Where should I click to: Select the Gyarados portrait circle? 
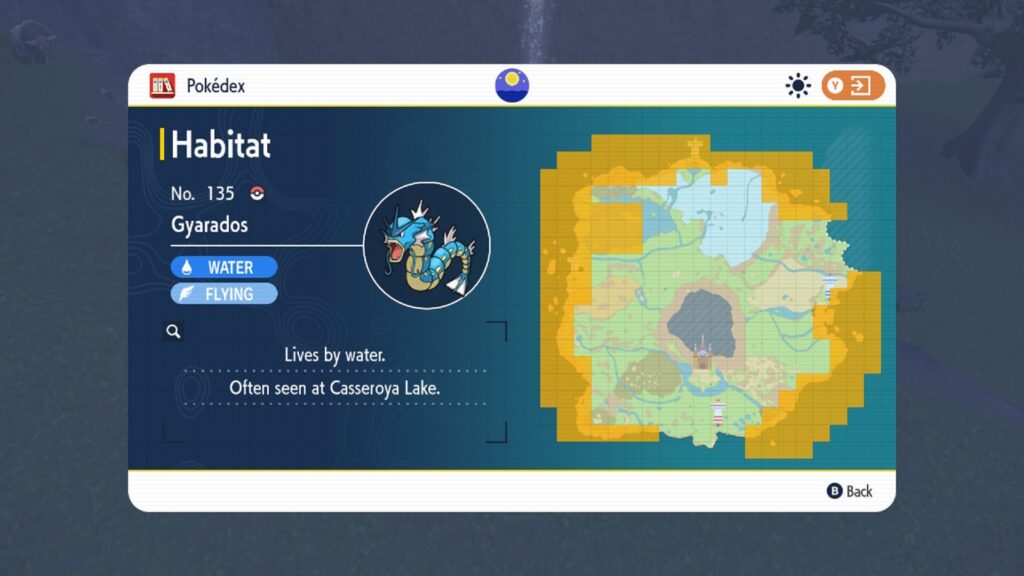[426, 245]
